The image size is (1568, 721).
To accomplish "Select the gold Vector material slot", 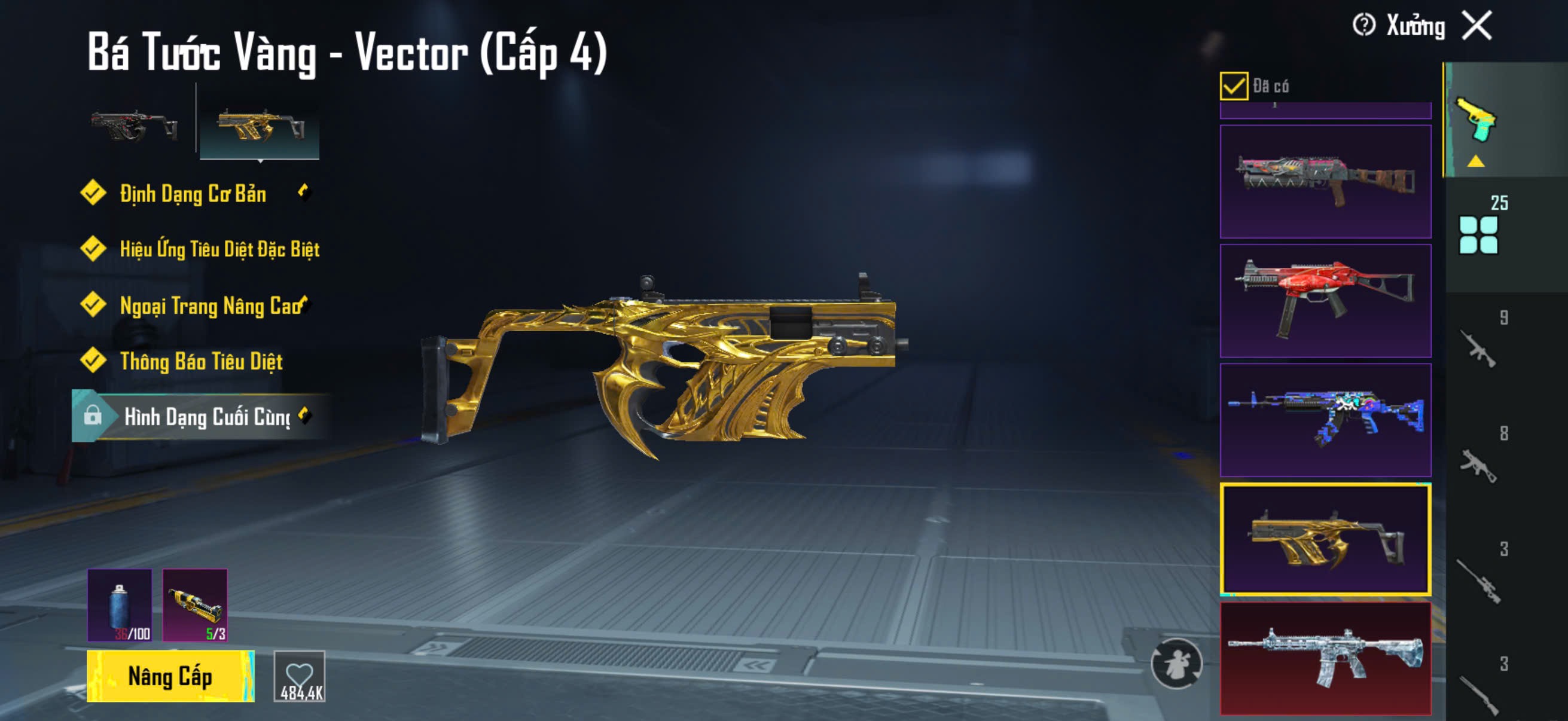I will [195, 605].
